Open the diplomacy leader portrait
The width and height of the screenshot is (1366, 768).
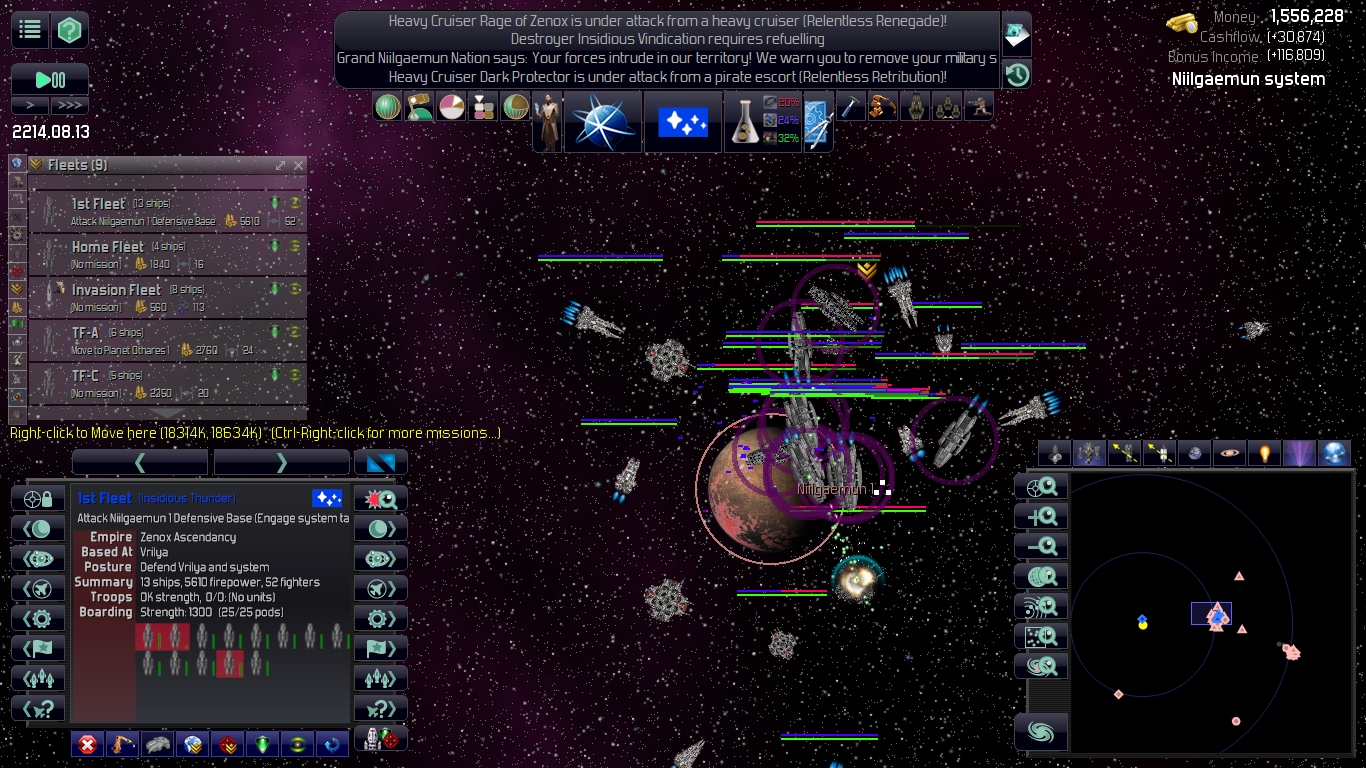tap(547, 122)
